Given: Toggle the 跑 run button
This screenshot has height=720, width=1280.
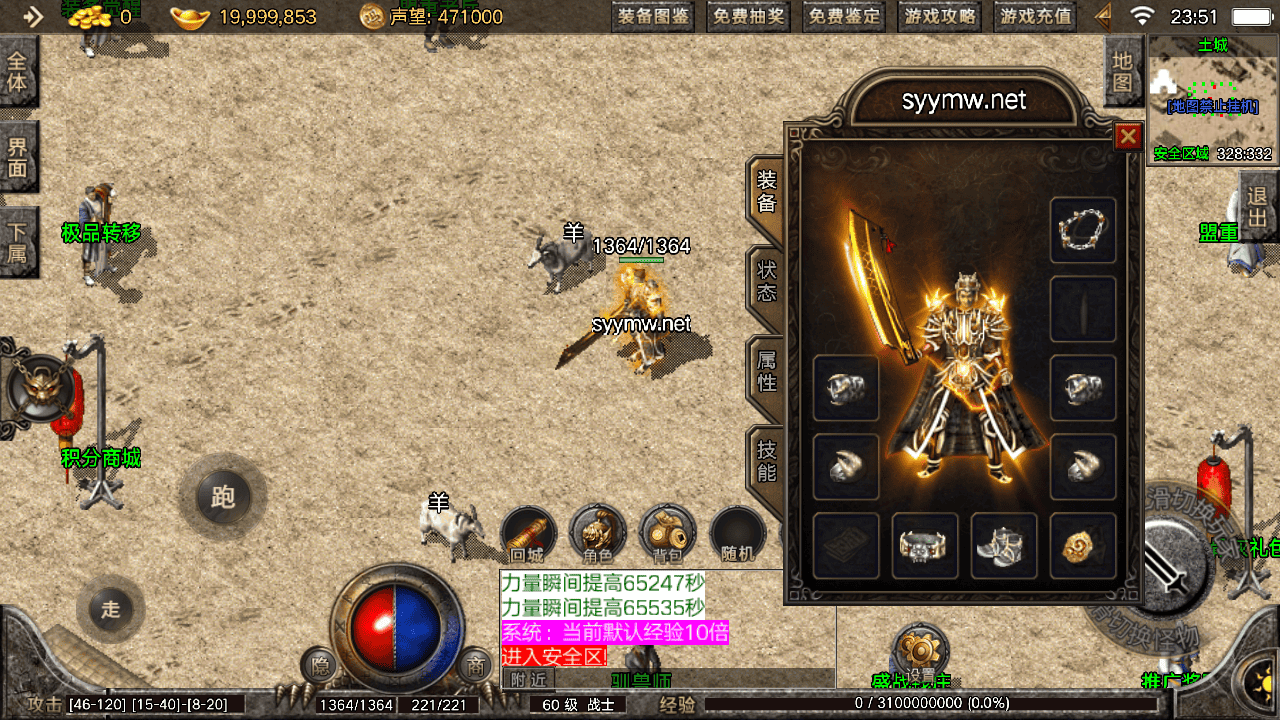Looking at the screenshot, I should (x=222, y=497).
